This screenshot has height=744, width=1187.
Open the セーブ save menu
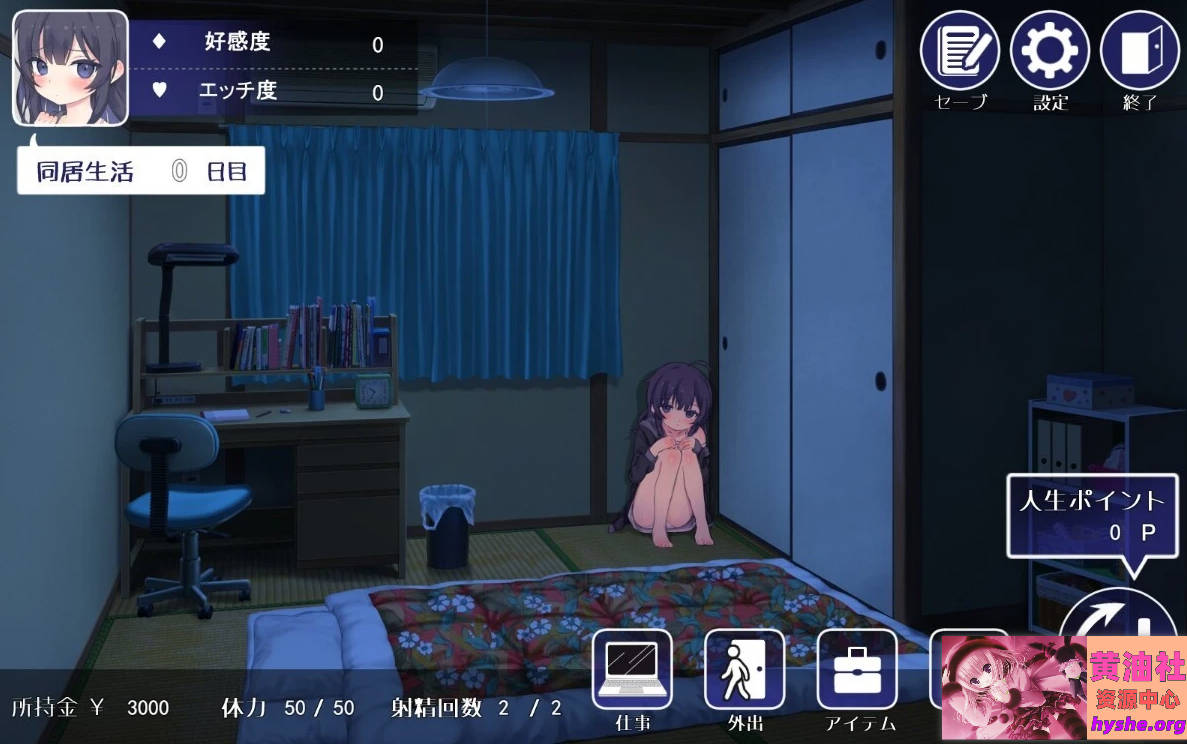(959, 51)
